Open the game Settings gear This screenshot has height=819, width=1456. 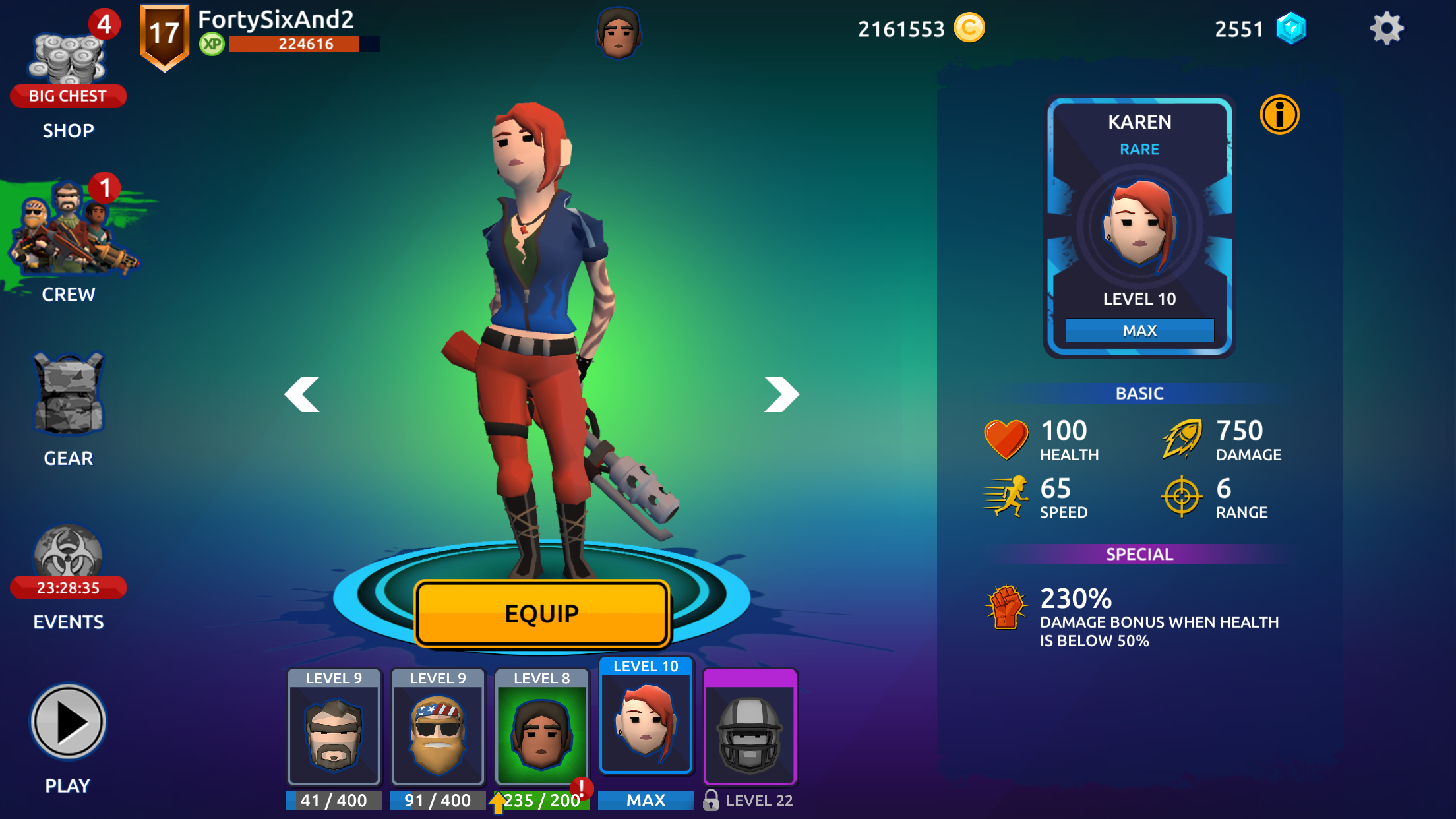(1388, 28)
